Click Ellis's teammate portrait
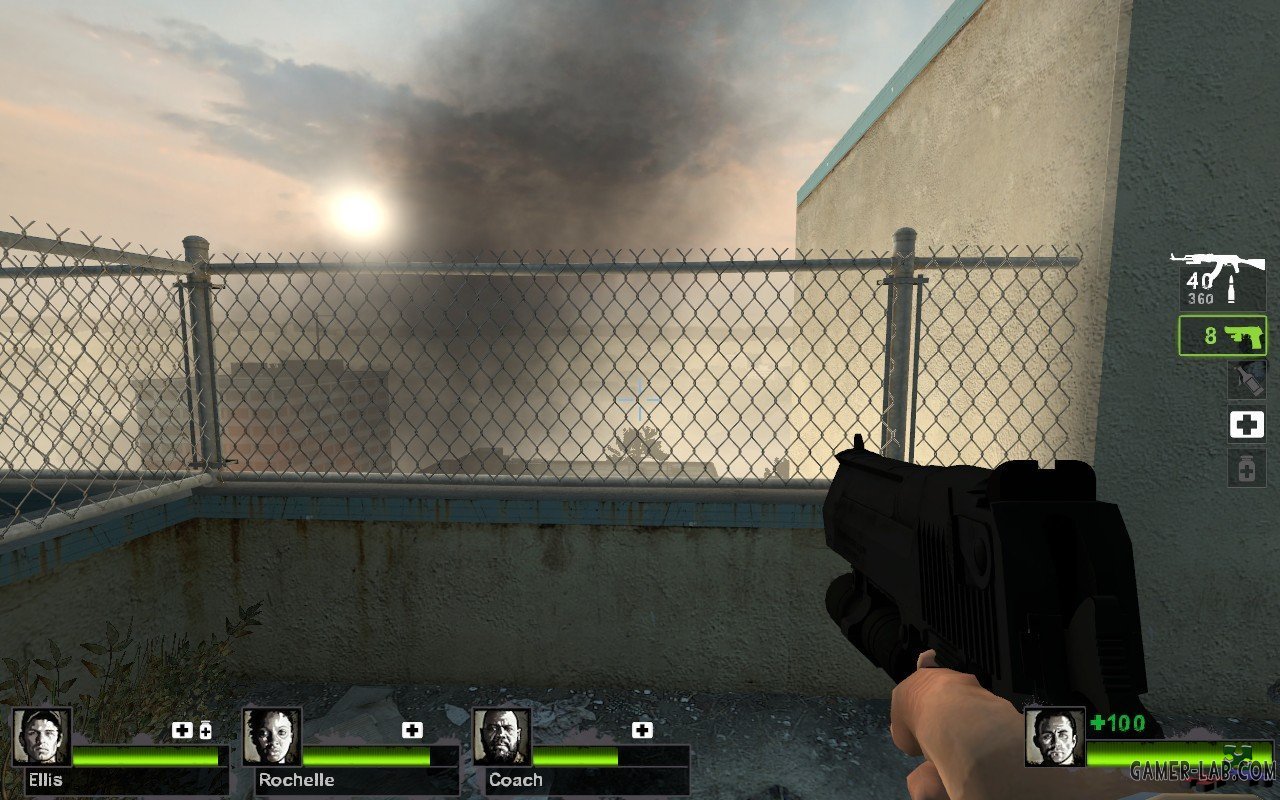Image resolution: width=1280 pixels, height=800 pixels. [42, 737]
